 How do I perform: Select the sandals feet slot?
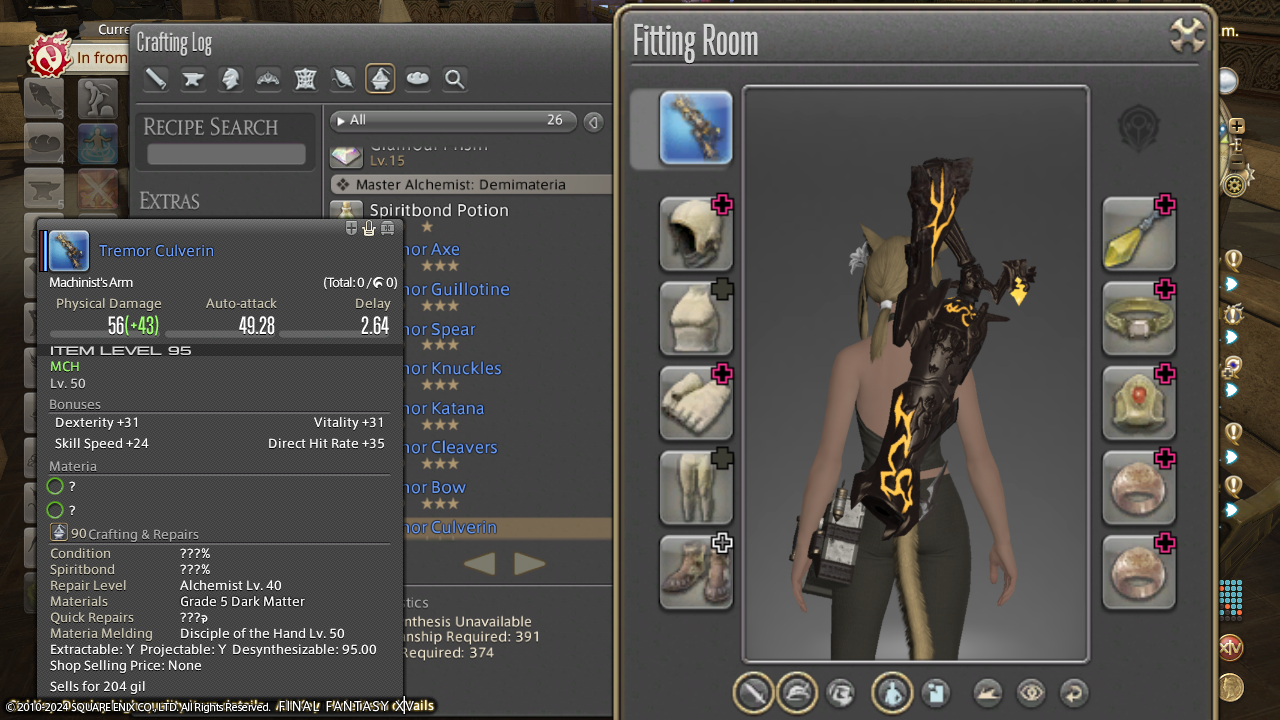click(696, 572)
